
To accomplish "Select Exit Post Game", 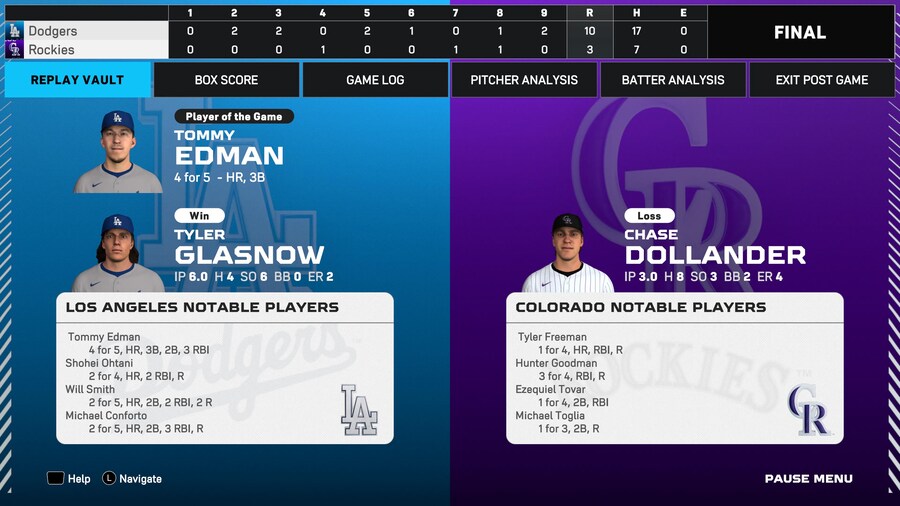I will point(822,80).
